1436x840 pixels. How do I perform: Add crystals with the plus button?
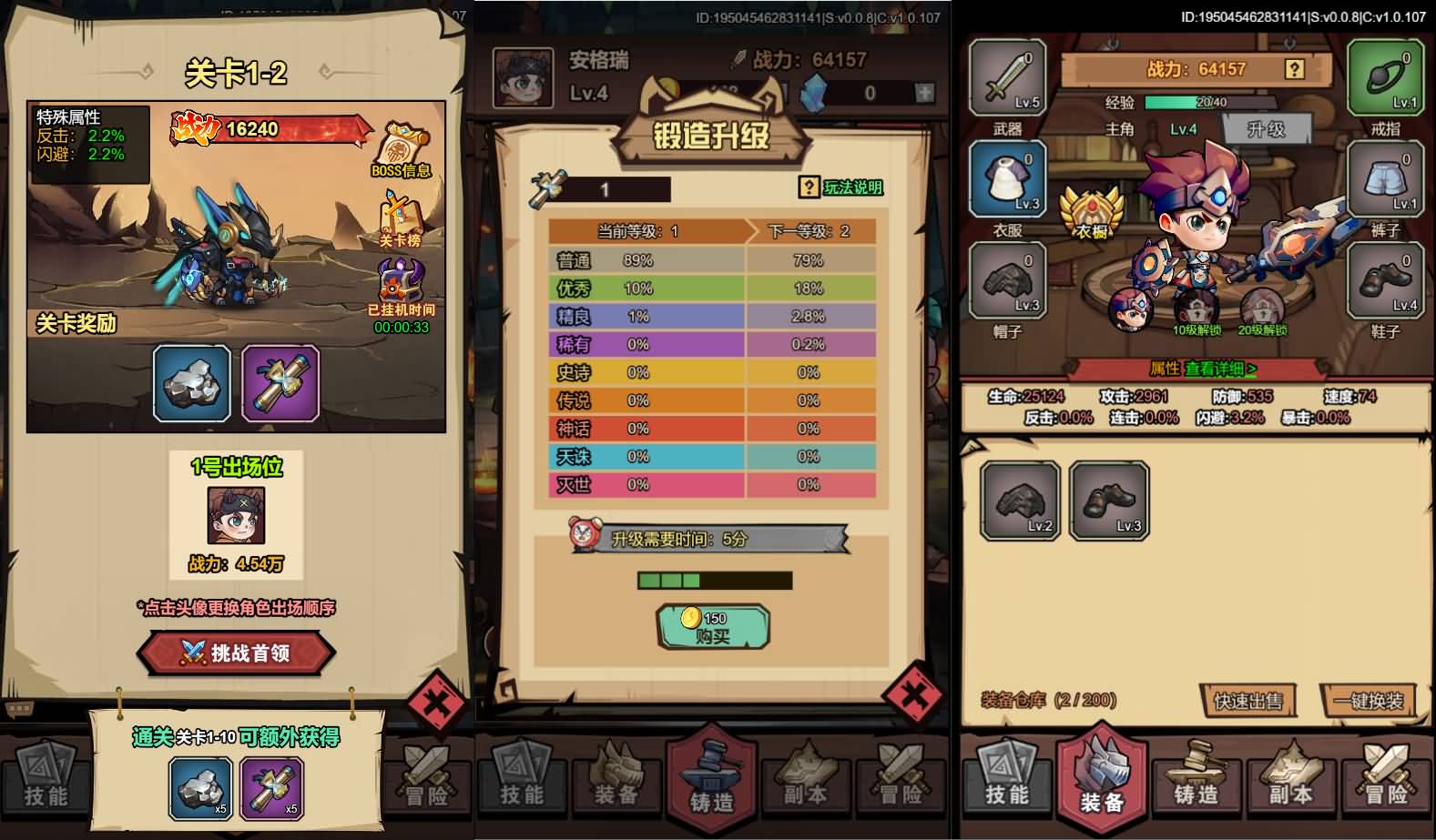924,93
